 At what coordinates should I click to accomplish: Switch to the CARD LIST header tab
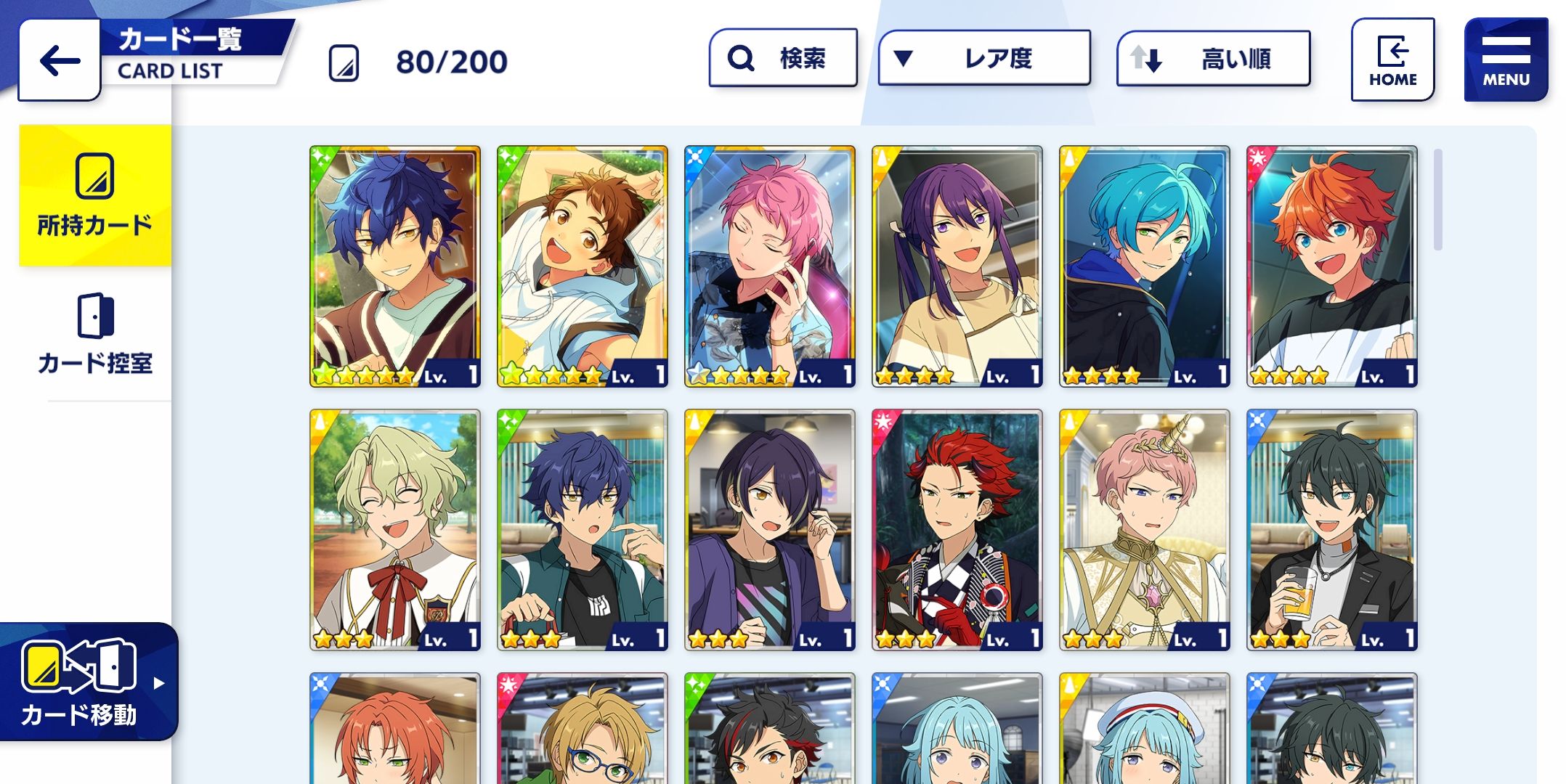coord(171,71)
